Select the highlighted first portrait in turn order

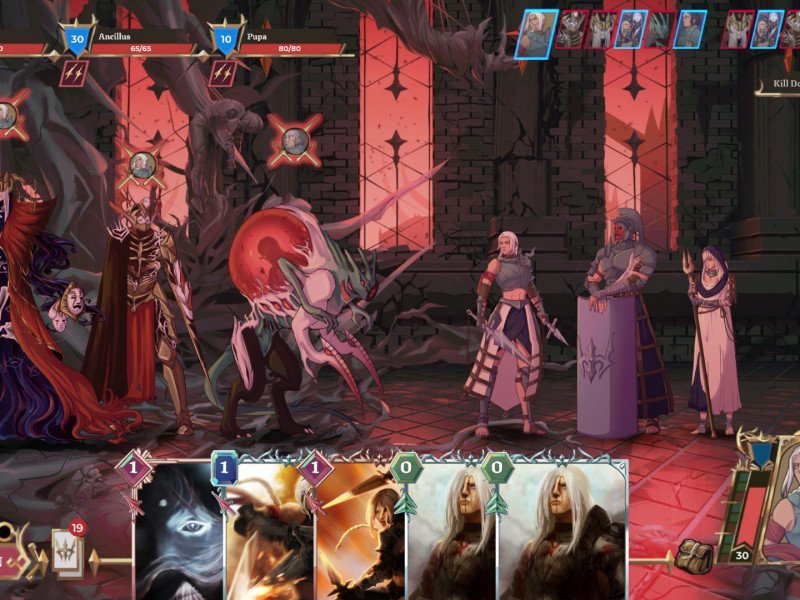click(x=536, y=31)
